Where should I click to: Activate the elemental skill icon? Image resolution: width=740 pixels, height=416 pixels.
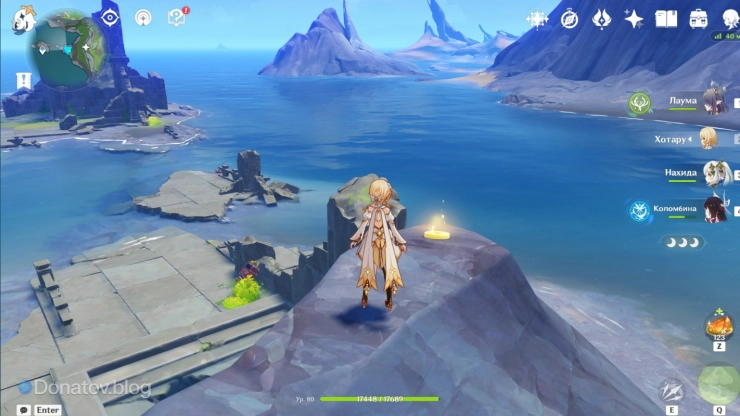[671, 389]
